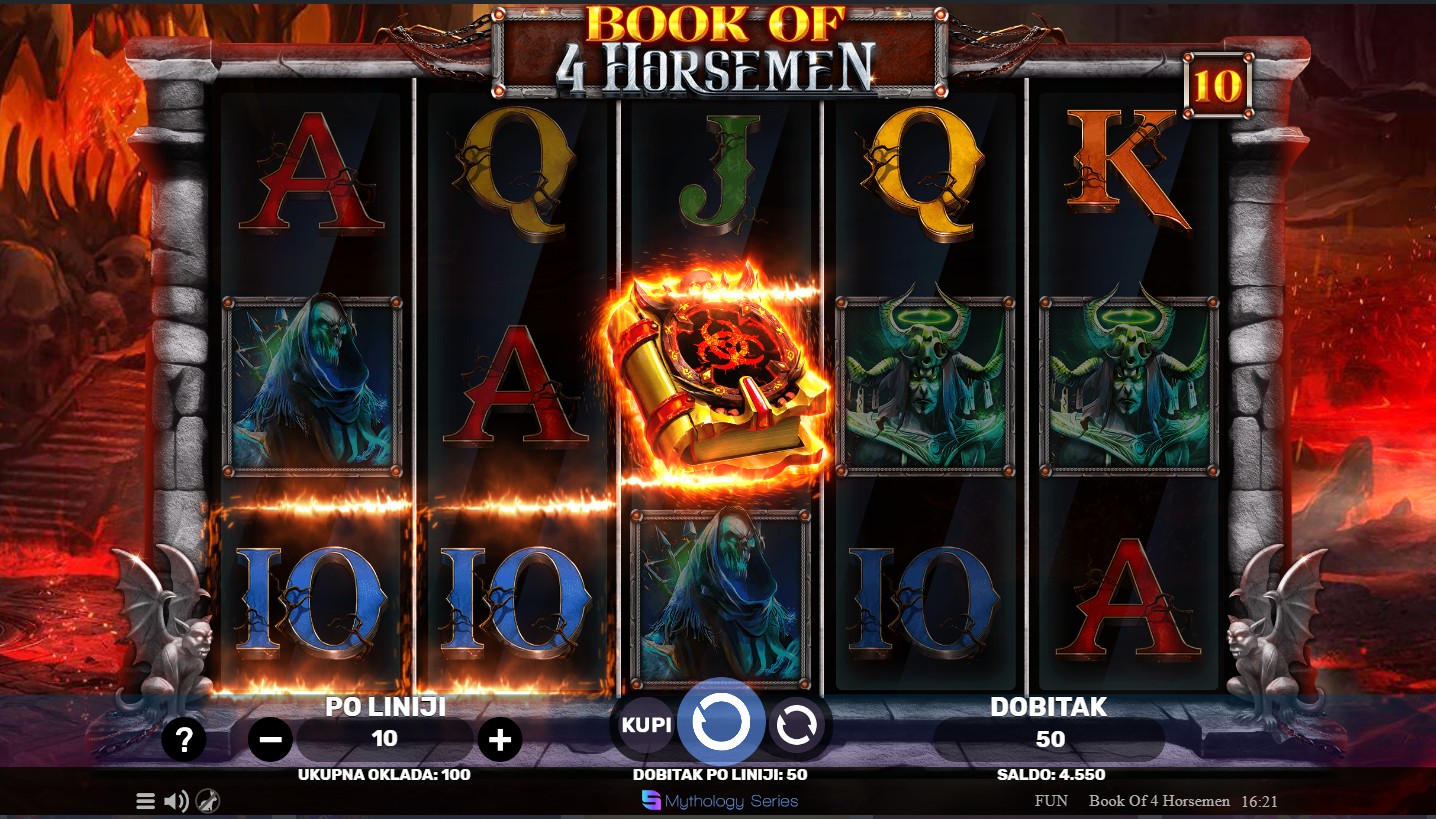Click the KUPI buy feature button

[x=646, y=724]
